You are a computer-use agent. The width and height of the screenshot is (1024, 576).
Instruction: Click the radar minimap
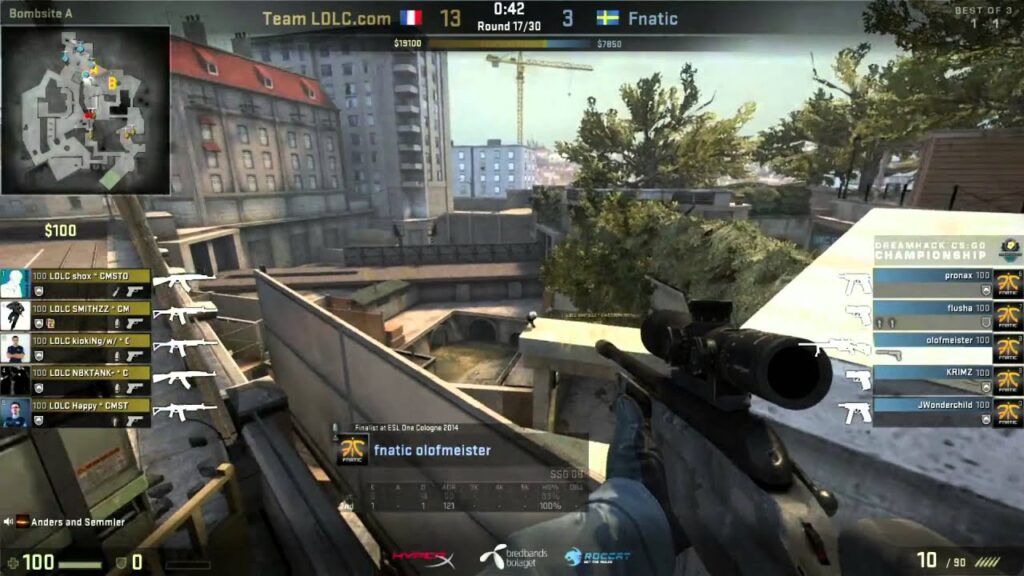(x=85, y=110)
